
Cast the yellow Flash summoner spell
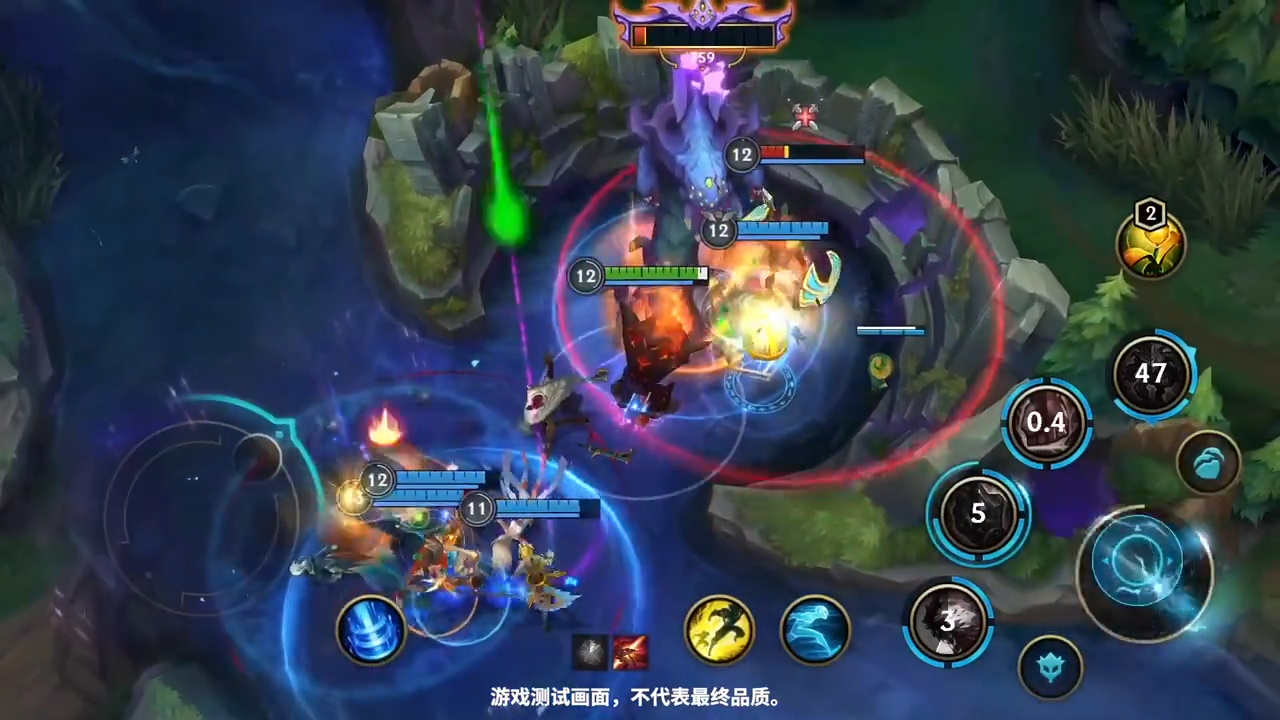[719, 629]
